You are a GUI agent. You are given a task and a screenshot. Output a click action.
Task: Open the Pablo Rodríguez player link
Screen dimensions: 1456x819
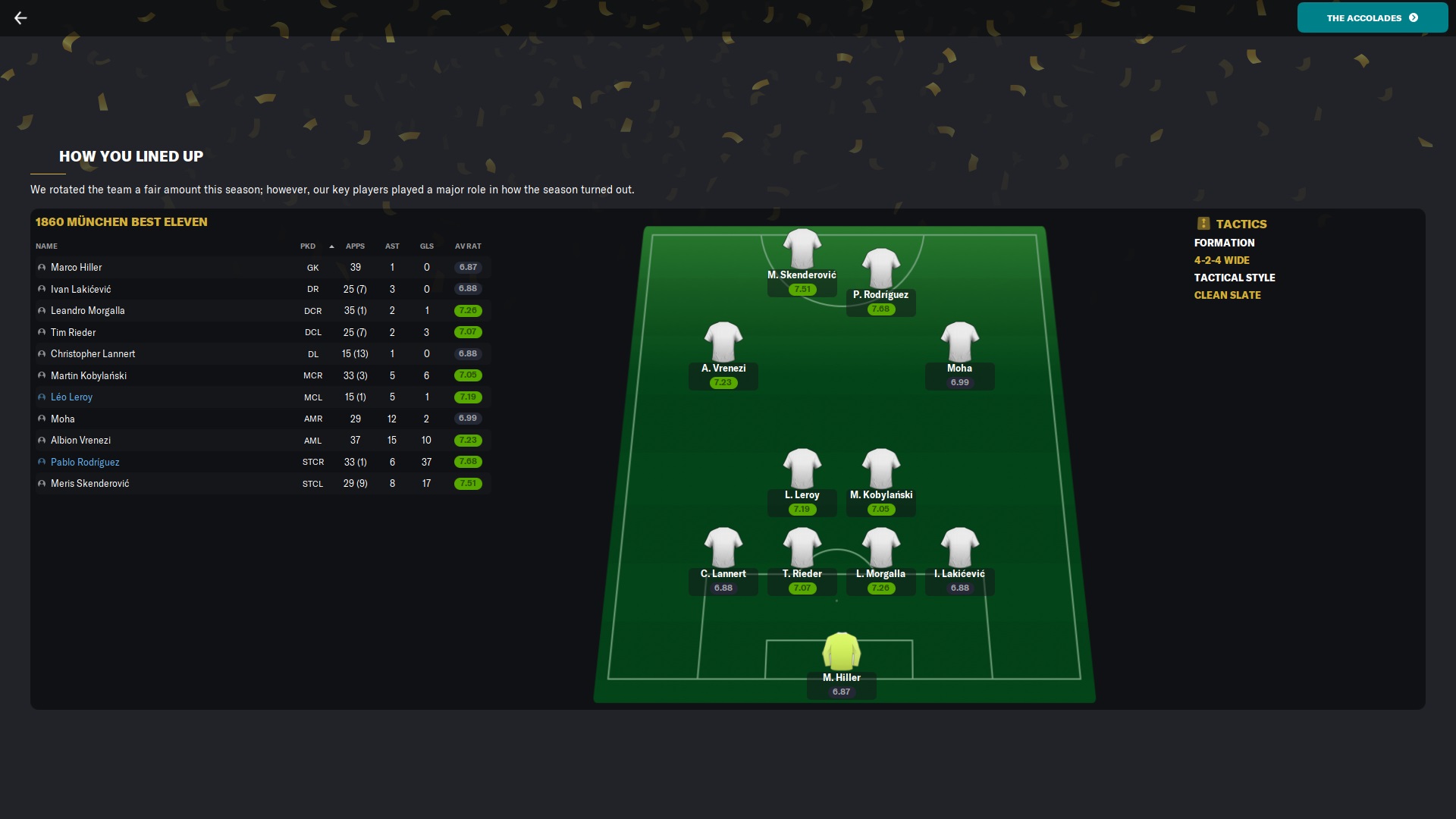click(x=85, y=462)
